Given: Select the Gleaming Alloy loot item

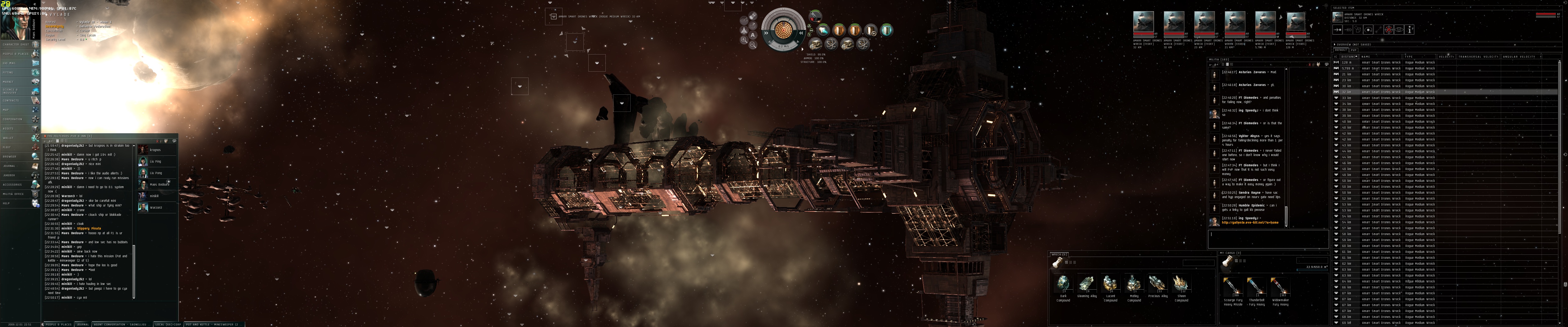Looking at the screenshot, I should [x=1086, y=284].
